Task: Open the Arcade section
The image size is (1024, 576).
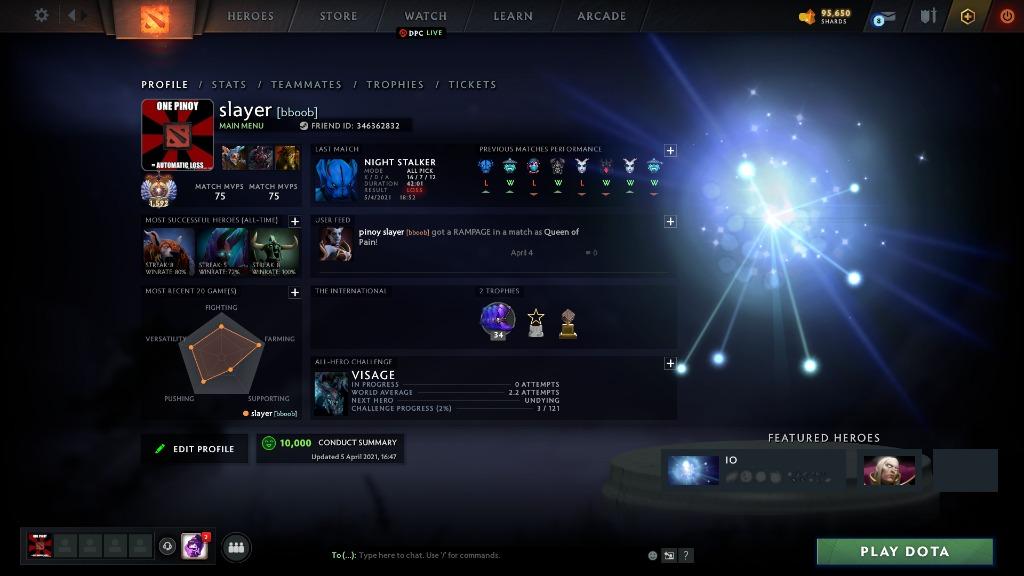Action: (x=601, y=16)
